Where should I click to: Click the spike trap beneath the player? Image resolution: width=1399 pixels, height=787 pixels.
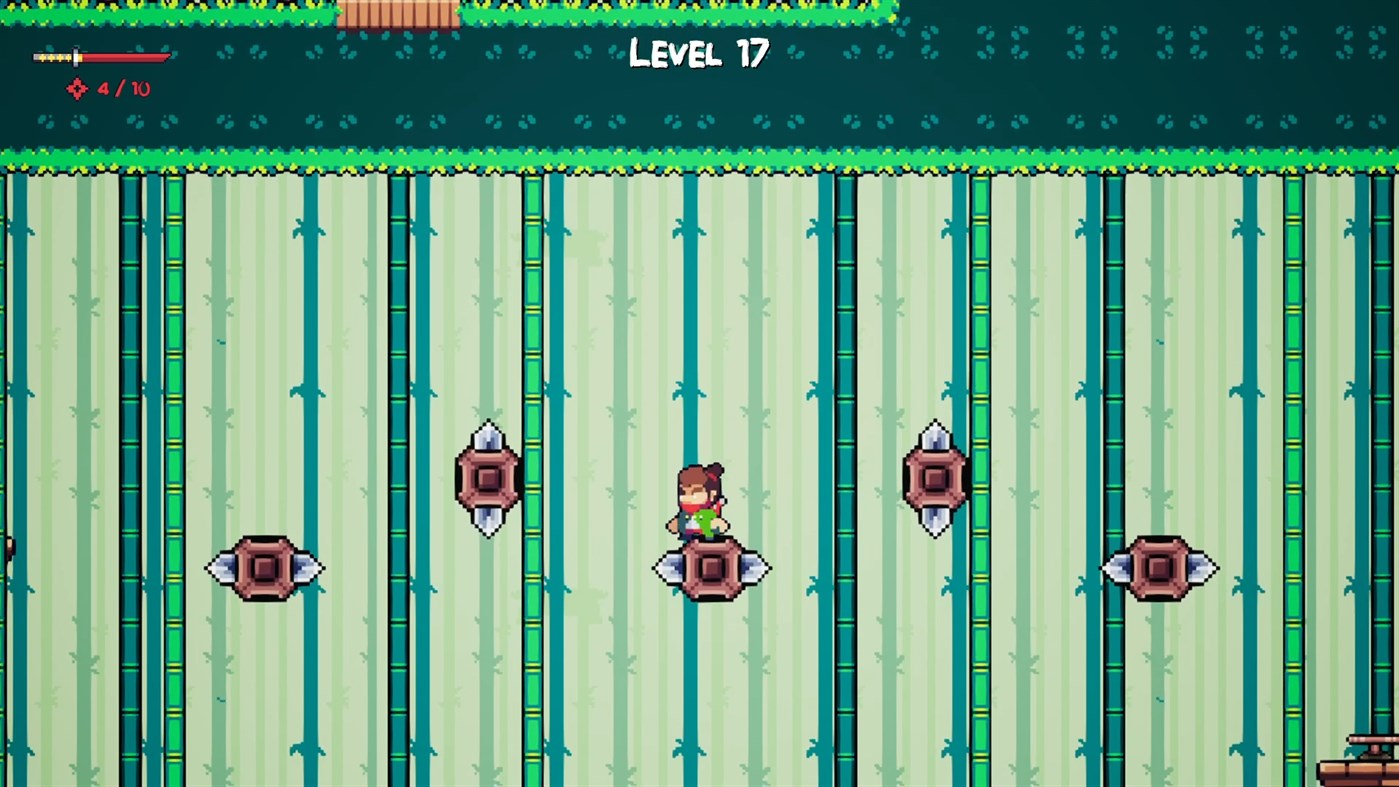712,568
